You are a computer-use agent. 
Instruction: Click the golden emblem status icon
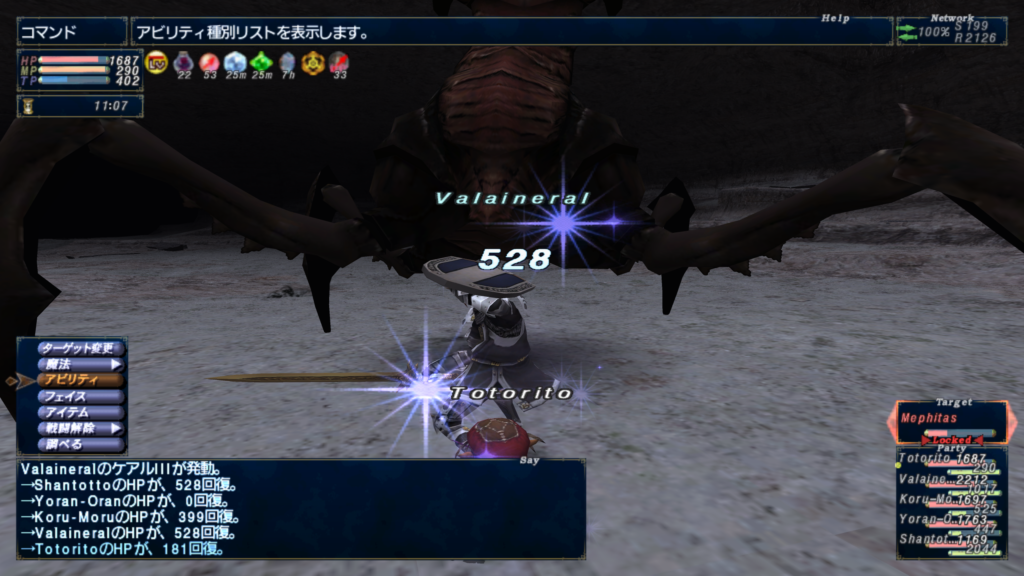pyautogui.click(x=313, y=62)
